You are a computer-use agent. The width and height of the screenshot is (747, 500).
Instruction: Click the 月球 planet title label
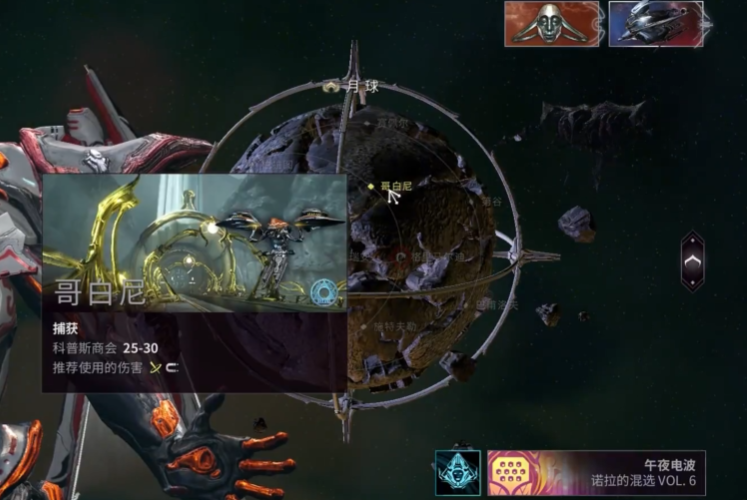357,87
